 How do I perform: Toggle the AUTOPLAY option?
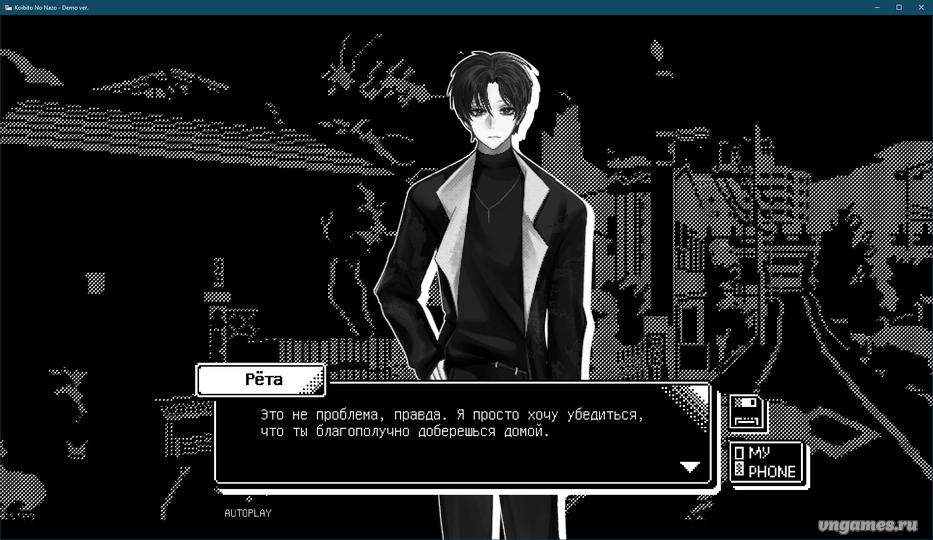point(247,513)
